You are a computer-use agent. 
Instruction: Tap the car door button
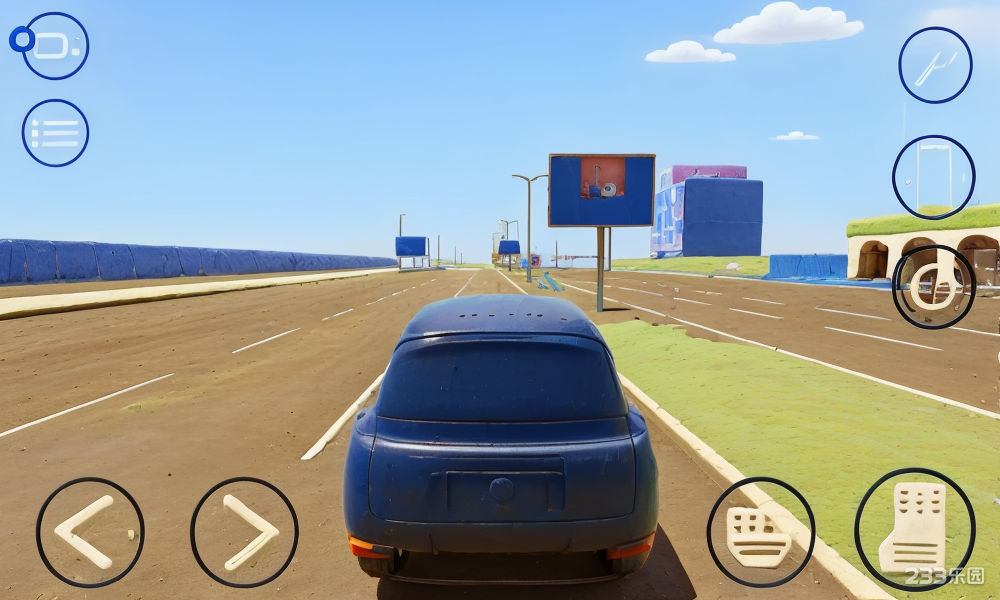933,177
